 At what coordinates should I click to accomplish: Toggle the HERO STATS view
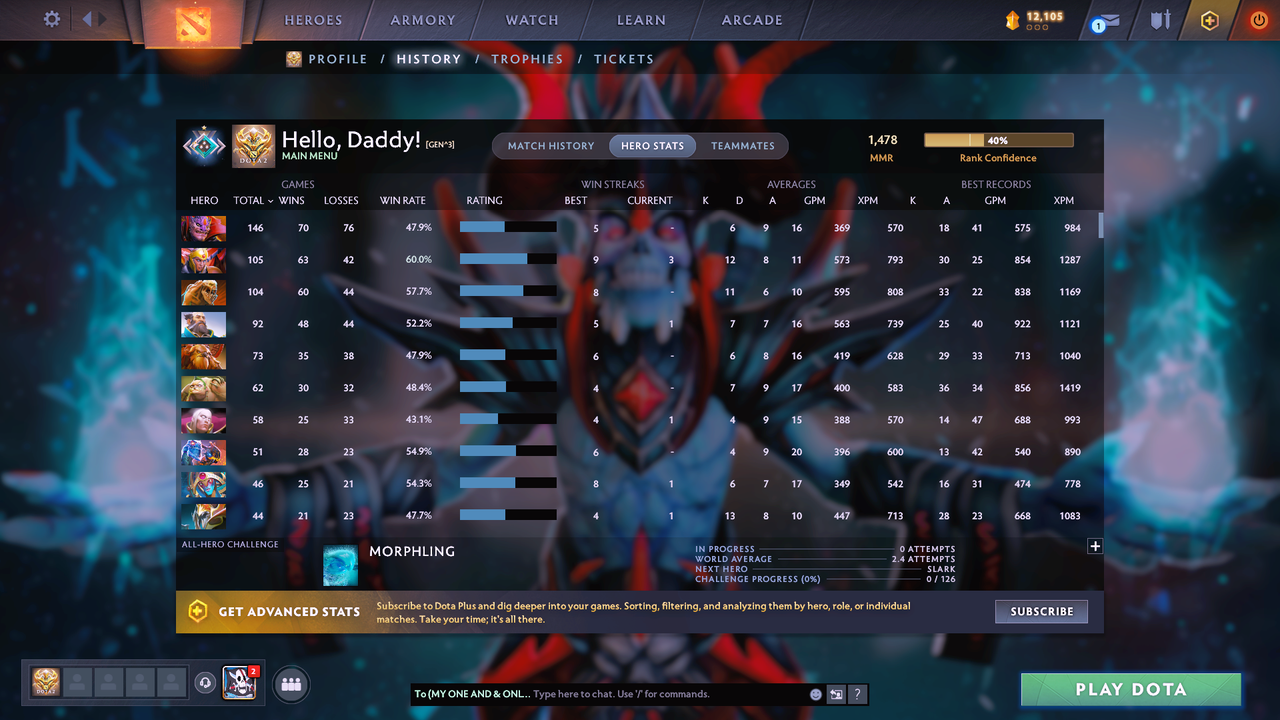[652, 145]
